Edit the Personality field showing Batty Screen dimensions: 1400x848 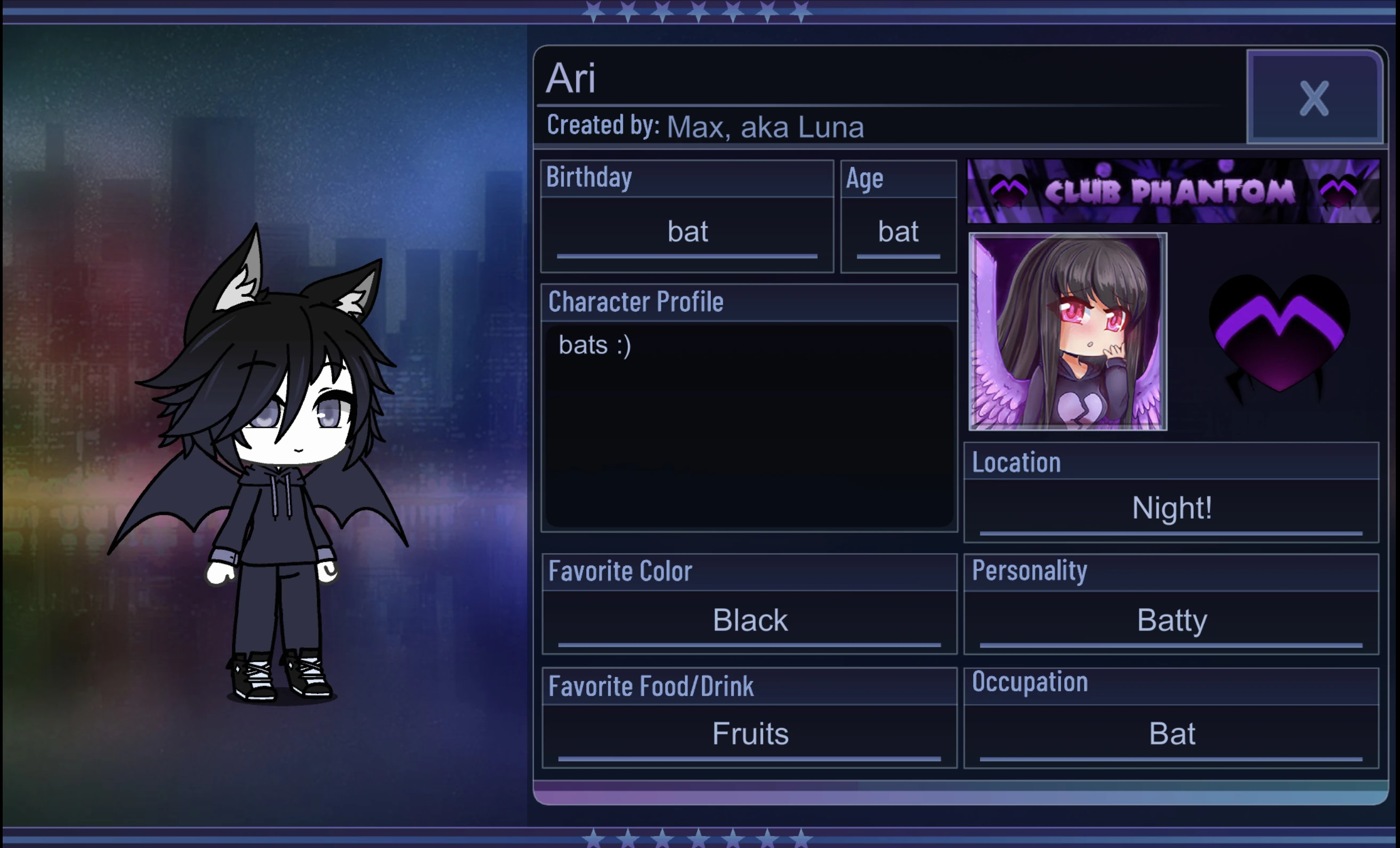[1171, 620]
